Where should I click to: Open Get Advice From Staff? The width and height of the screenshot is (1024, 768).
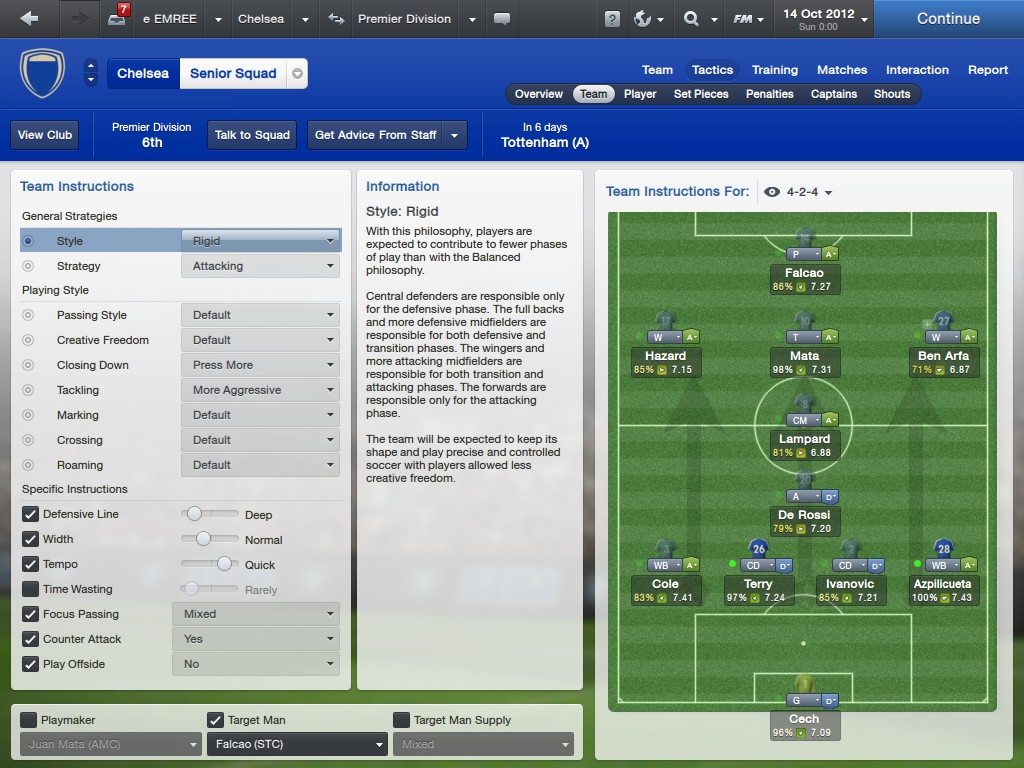[376, 135]
